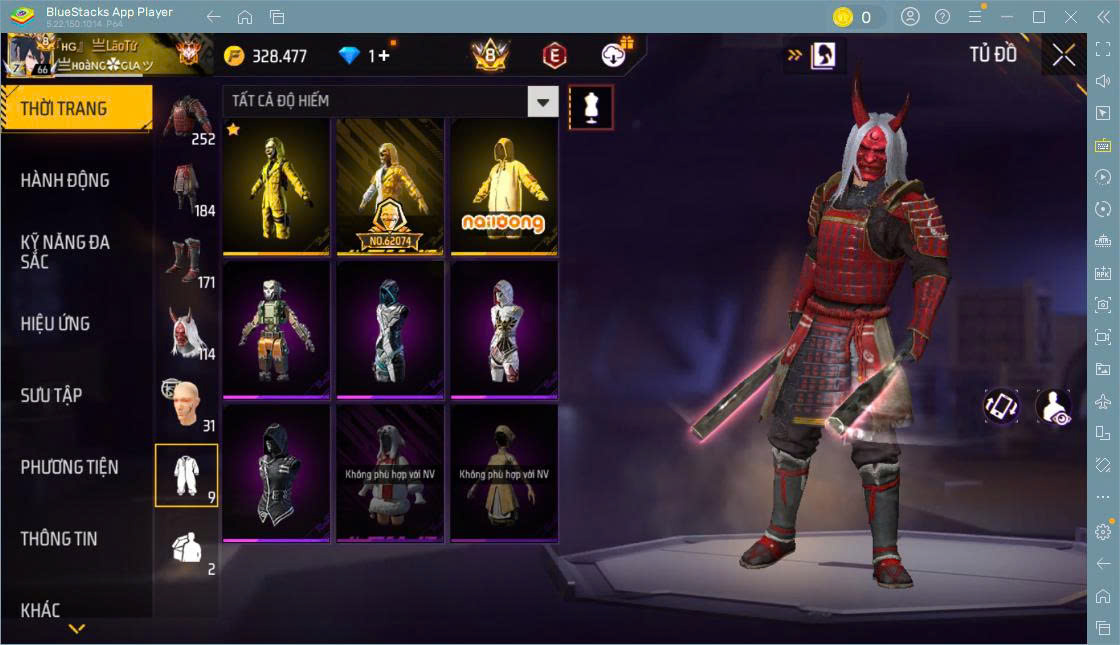Image resolution: width=1120 pixels, height=645 pixels.
Task: Select the yellow hazmat suit outfit
Action: coord(276,186)
